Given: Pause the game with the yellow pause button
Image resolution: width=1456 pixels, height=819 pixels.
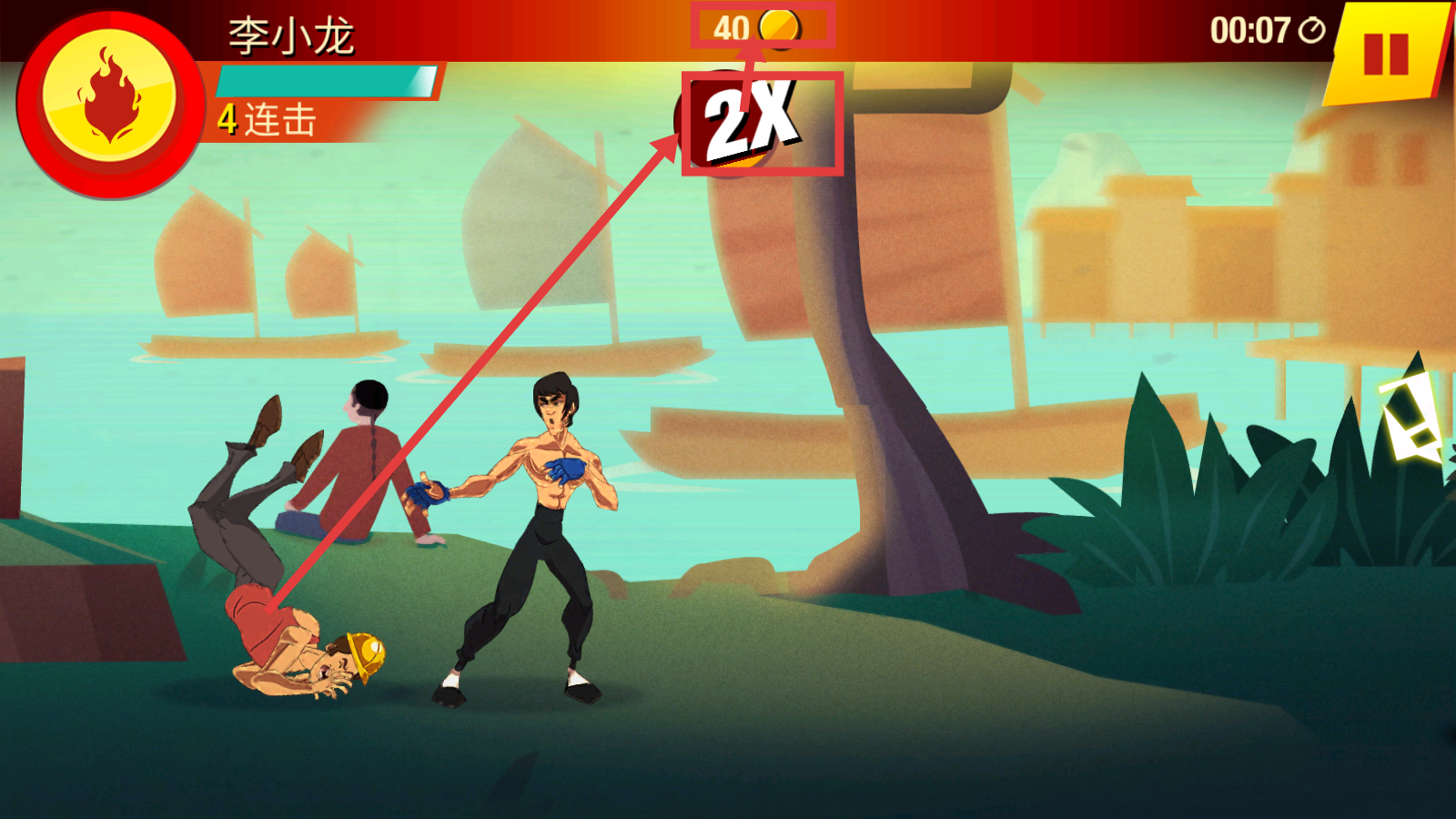Looking at the screenshot, I should pos(1386,55).
